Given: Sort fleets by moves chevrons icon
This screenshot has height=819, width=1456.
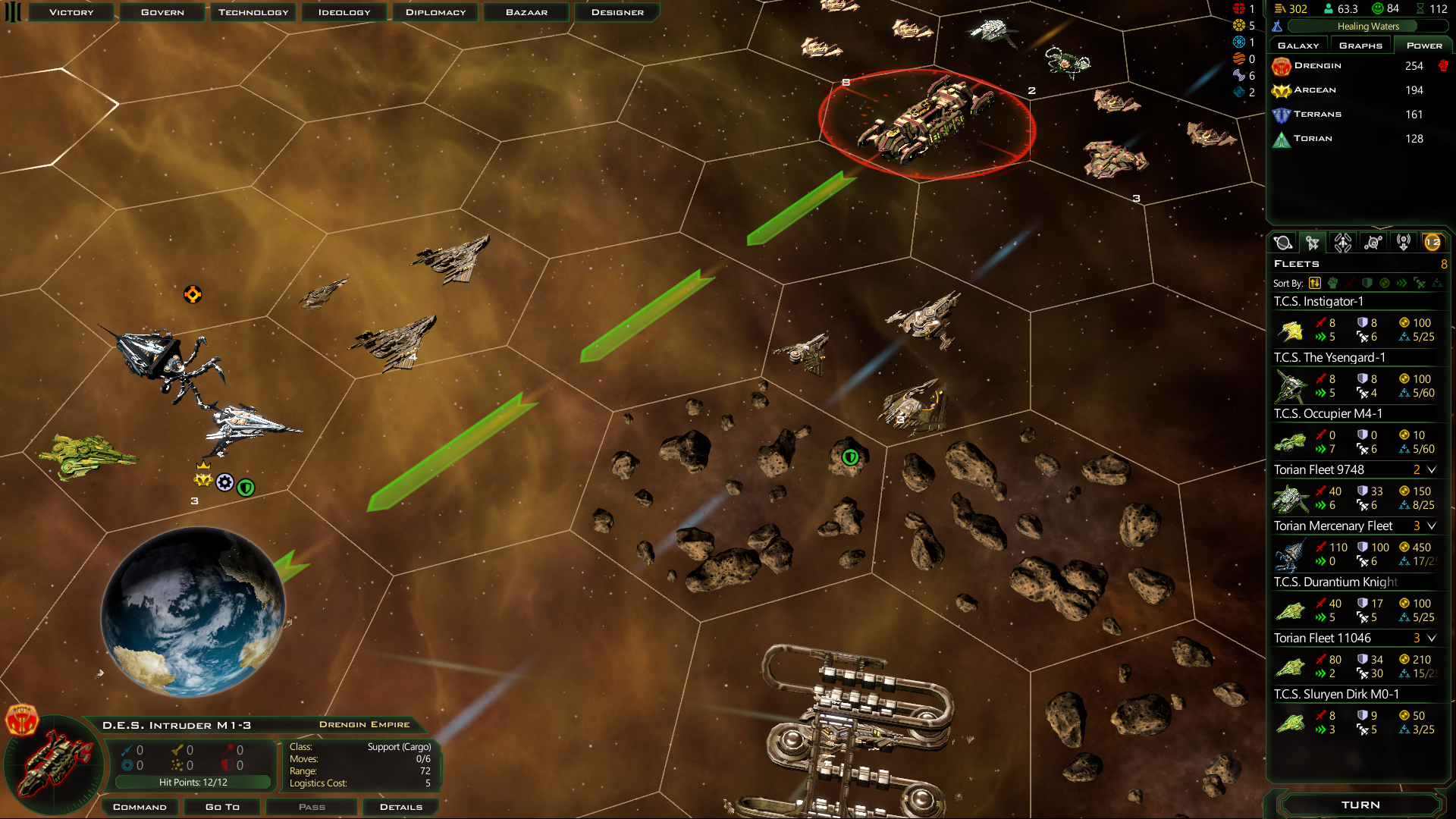Looking at the screenshot, I should (1400, 283).
